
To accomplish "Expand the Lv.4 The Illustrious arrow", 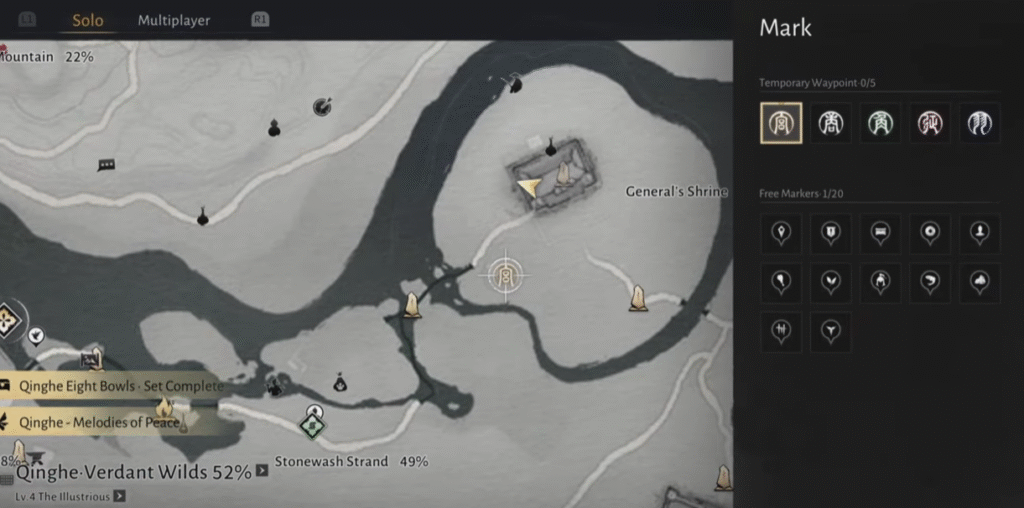I will pos(119,495).
